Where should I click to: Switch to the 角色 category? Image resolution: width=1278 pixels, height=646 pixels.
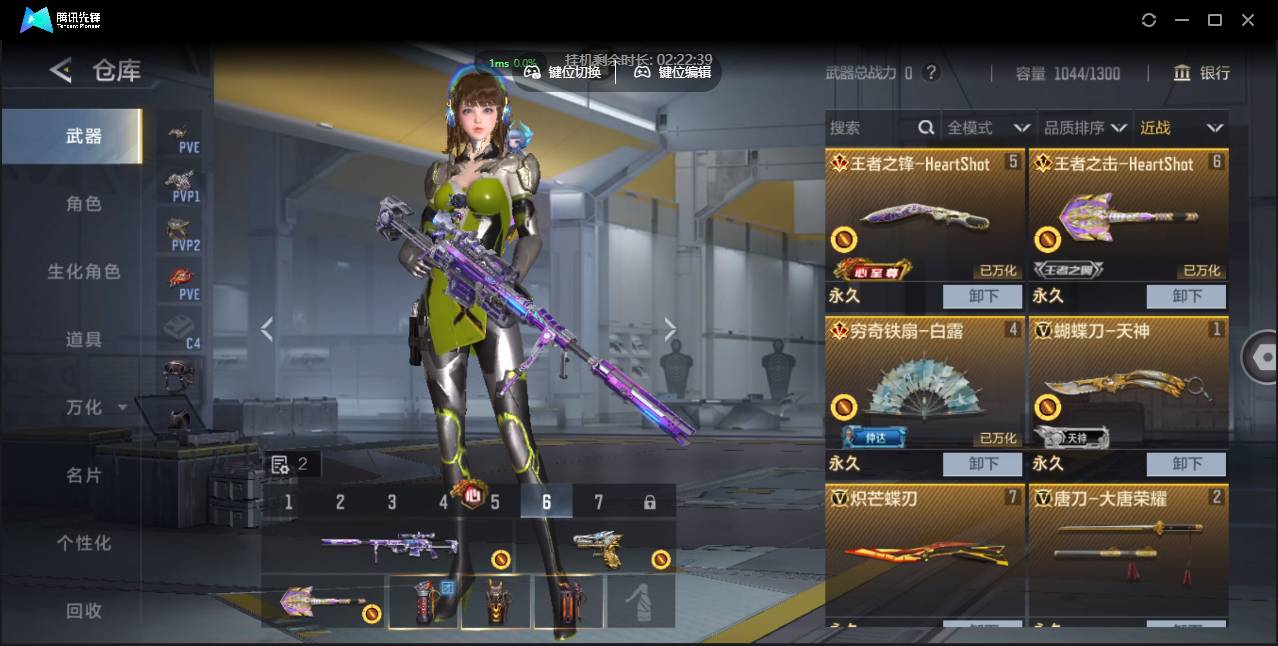coord(84,204)
